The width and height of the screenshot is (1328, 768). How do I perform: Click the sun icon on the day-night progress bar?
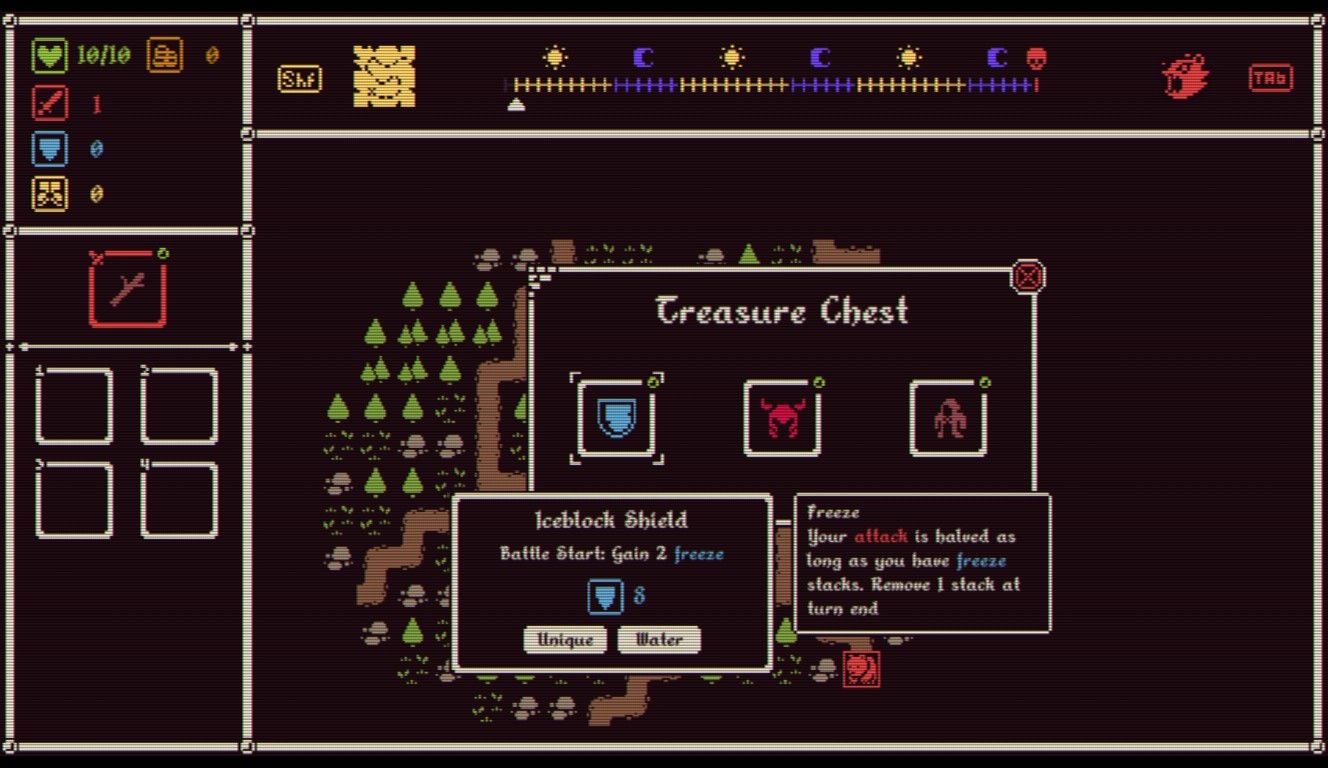(x=556, y=58)
